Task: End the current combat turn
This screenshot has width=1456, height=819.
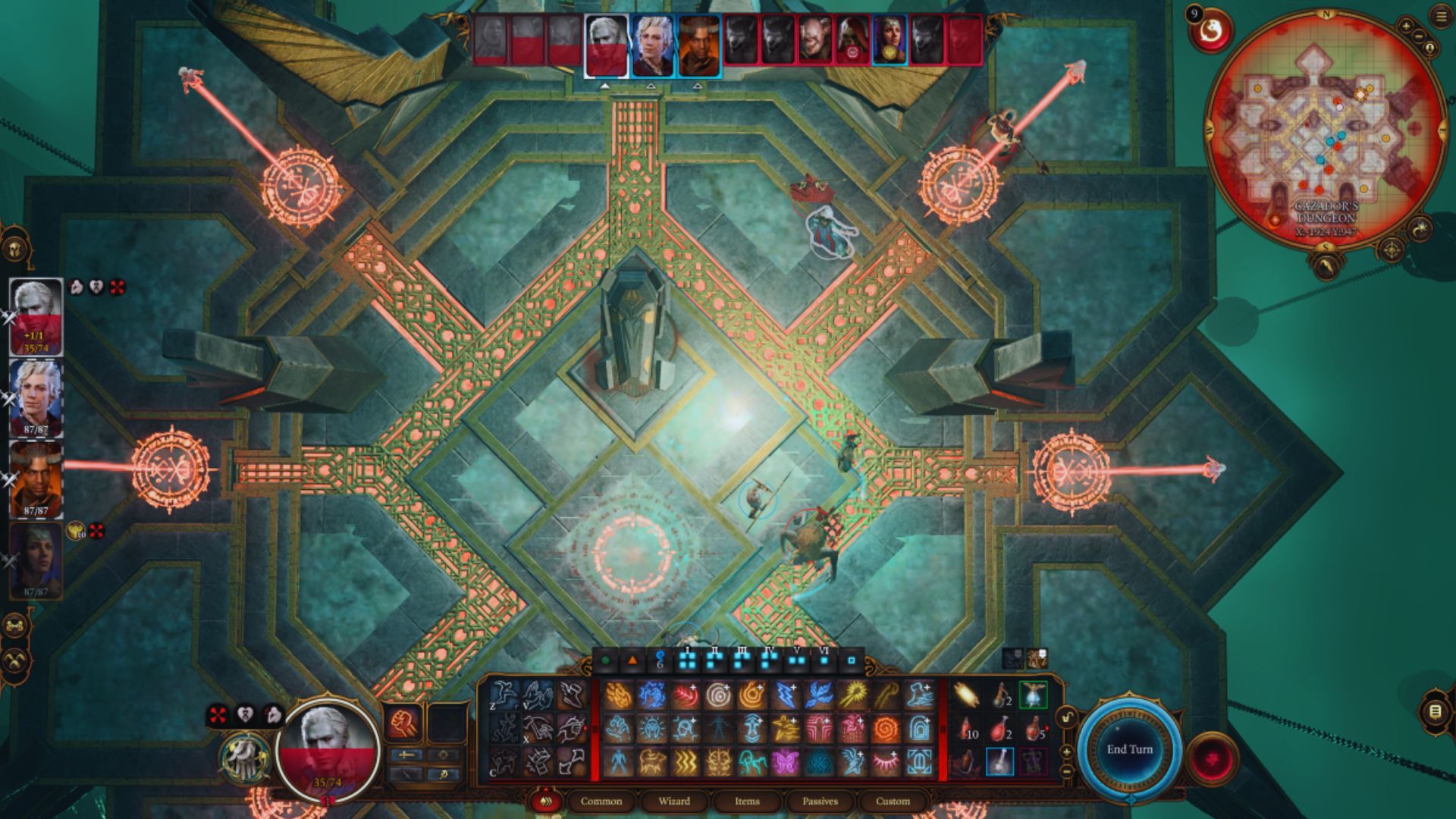Action: [1129, 749]
